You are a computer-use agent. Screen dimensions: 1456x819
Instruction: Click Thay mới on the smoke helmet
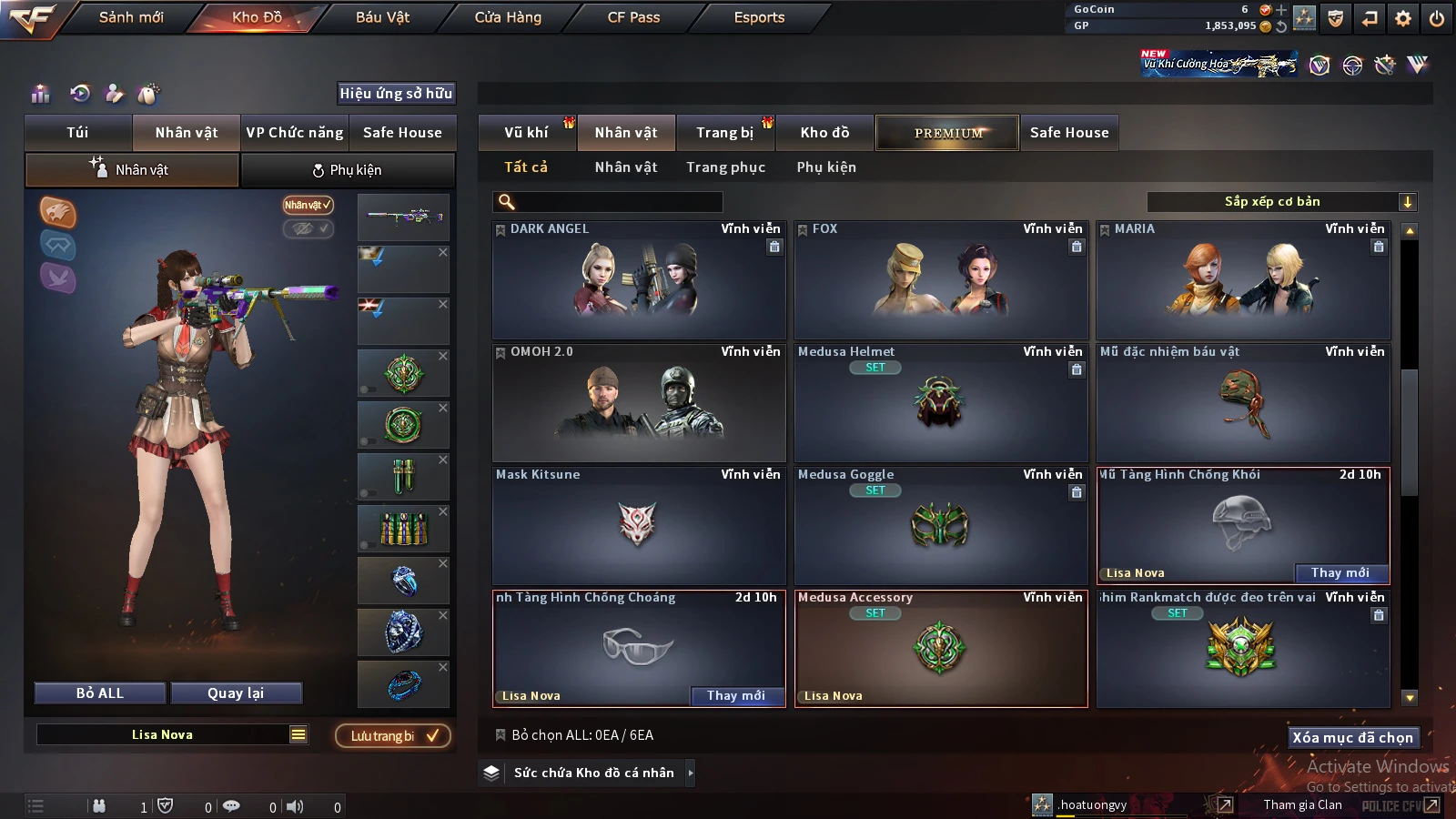[1340, 572]
